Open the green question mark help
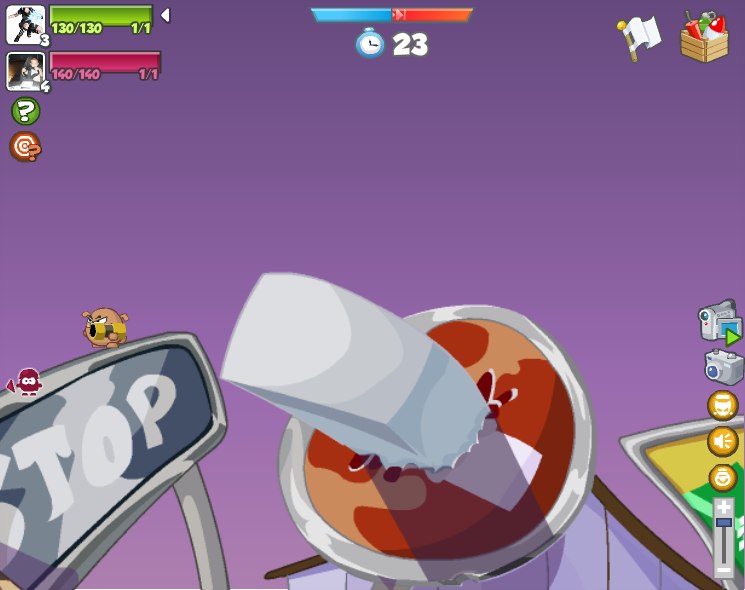745x590 pixels. [25, 111]
